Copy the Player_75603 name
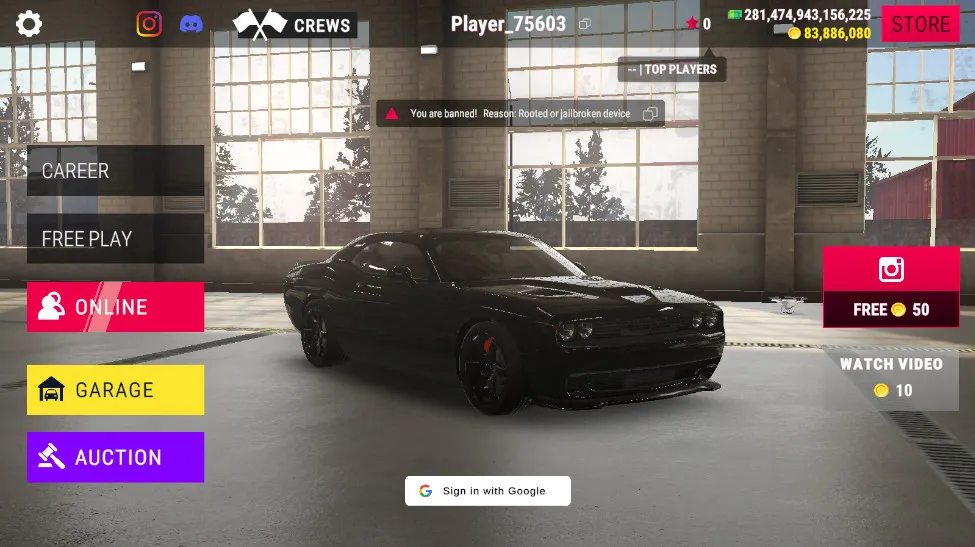This screenshot has width=975, height=547. 585,24
